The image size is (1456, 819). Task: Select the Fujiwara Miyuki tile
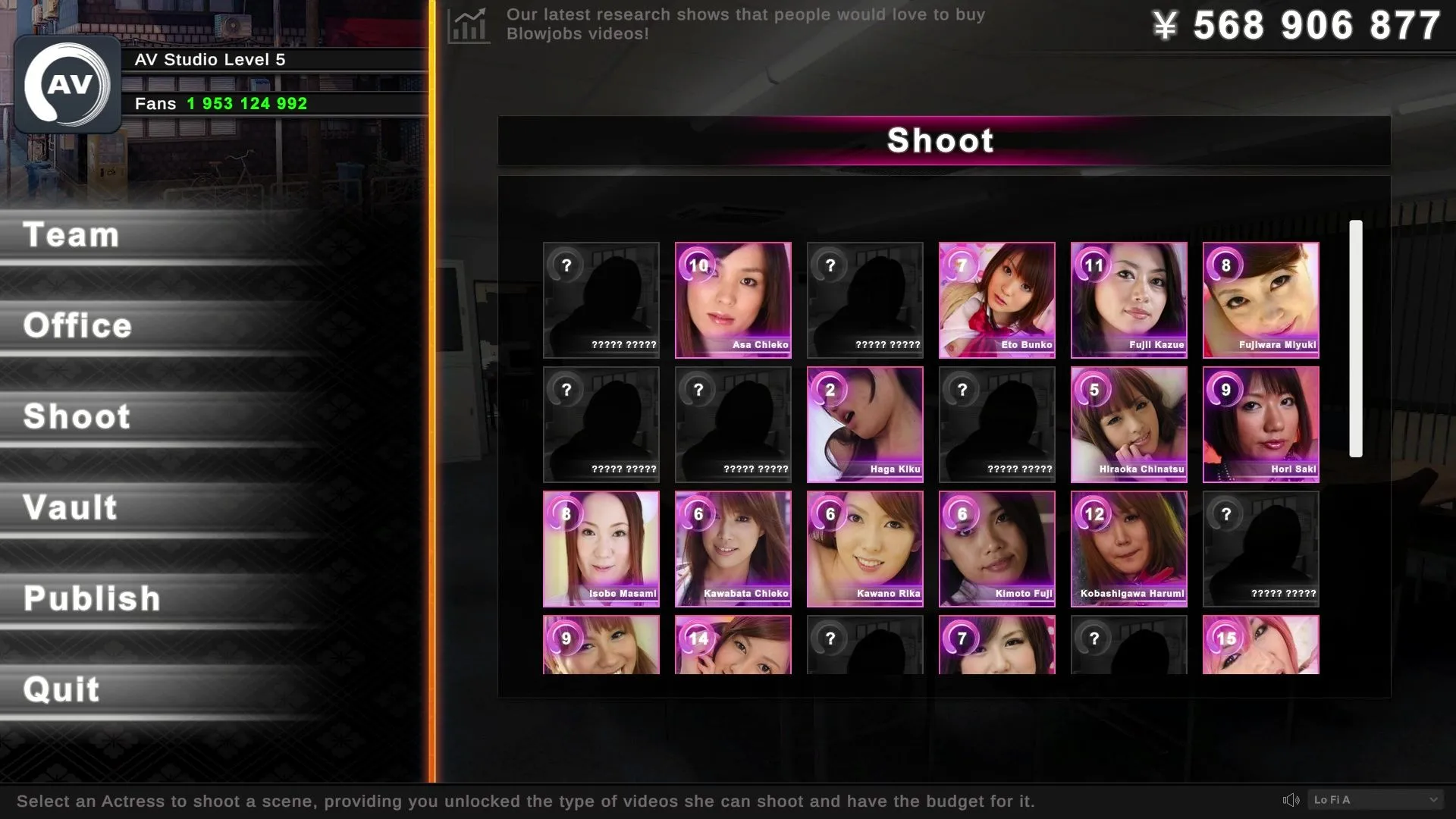click(1260, 300)
